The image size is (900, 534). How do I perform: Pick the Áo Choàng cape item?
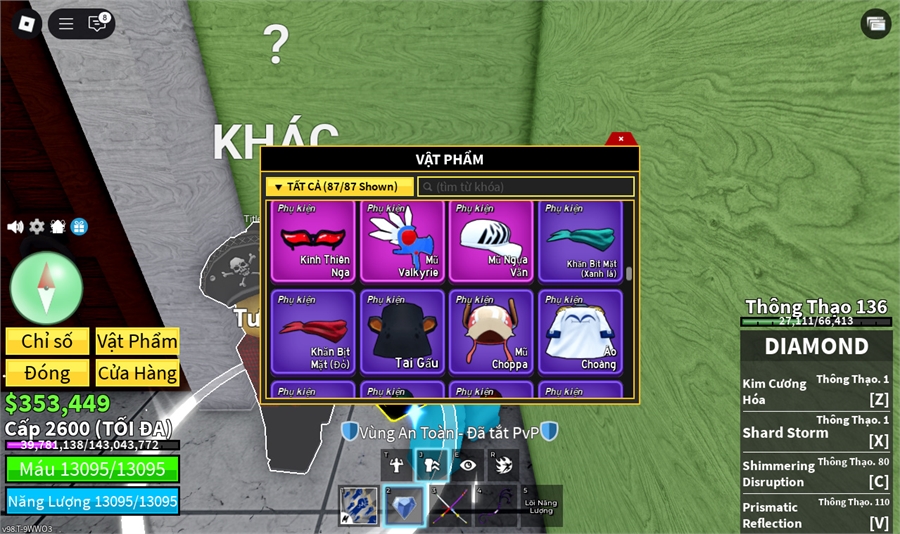[x=580, y=331]
